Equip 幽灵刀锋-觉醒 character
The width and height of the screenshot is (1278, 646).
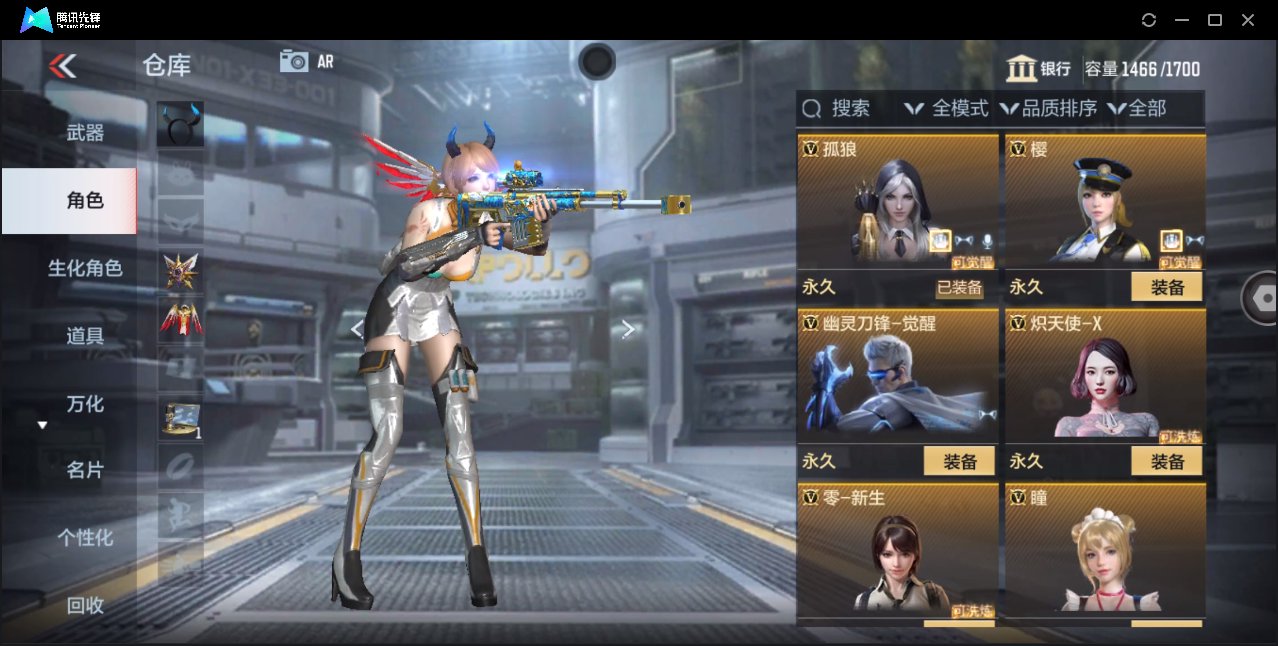click(x=959, y=461)
